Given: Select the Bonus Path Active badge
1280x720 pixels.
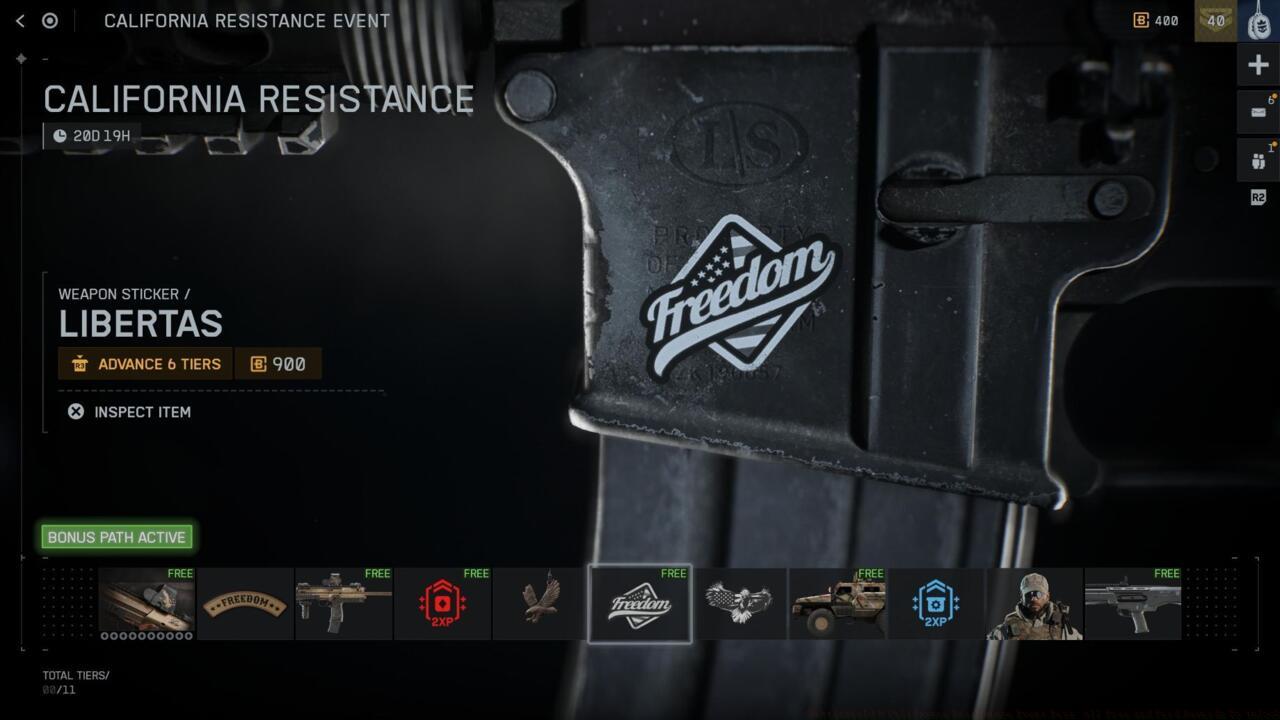Looking at the screenshot, I should (117, 537).
